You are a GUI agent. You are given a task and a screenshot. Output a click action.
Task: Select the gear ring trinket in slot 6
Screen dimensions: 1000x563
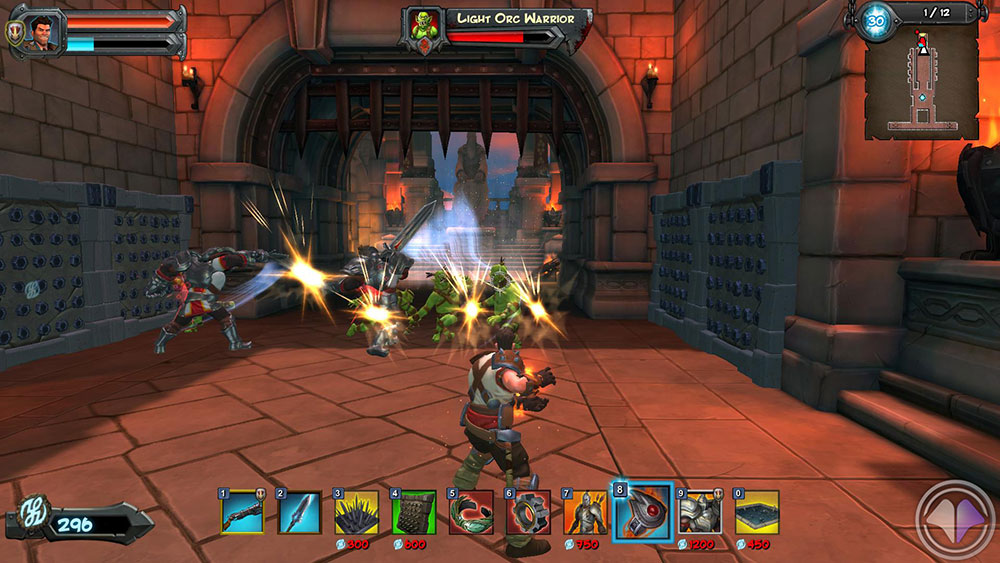(527, 513)
